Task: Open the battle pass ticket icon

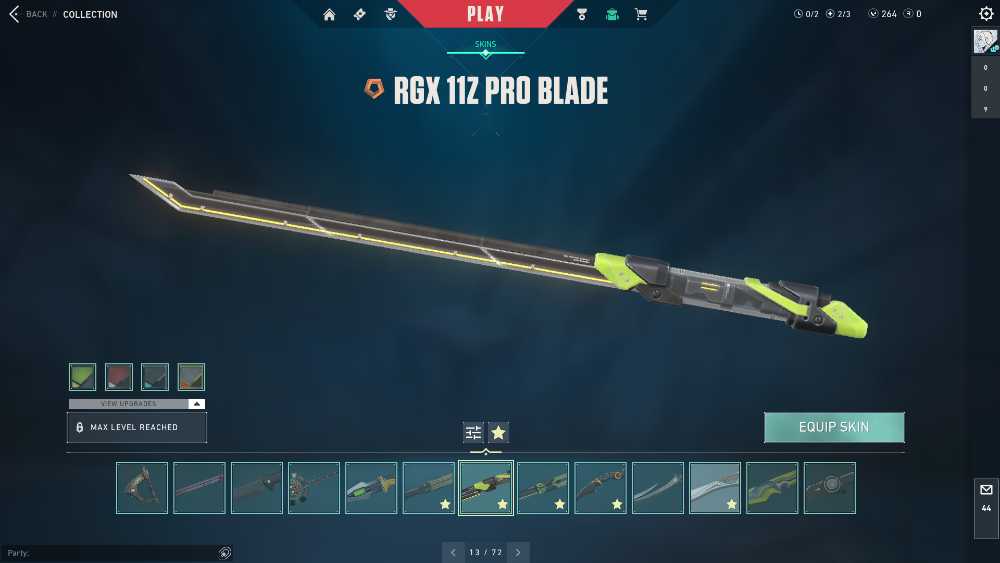Action: [359, 14]
